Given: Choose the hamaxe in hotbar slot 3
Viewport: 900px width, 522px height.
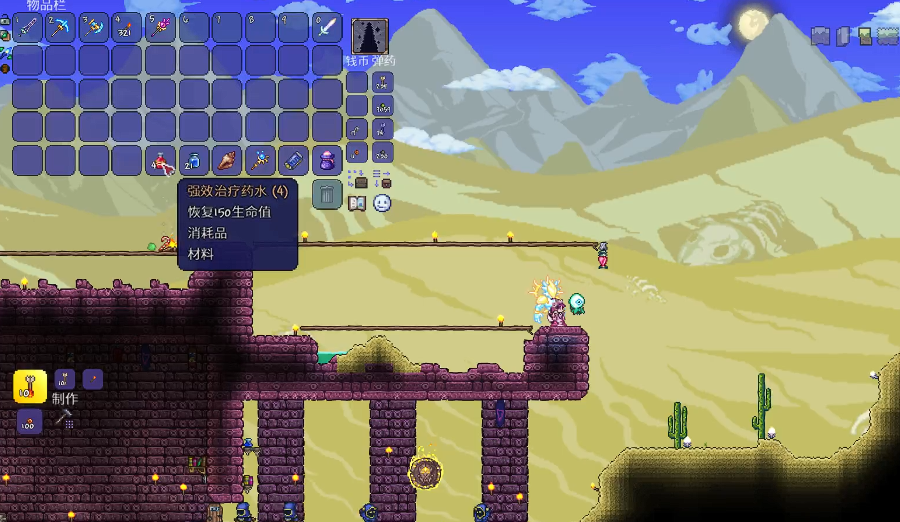Looking at the screenshot, I should click(93, 27).
